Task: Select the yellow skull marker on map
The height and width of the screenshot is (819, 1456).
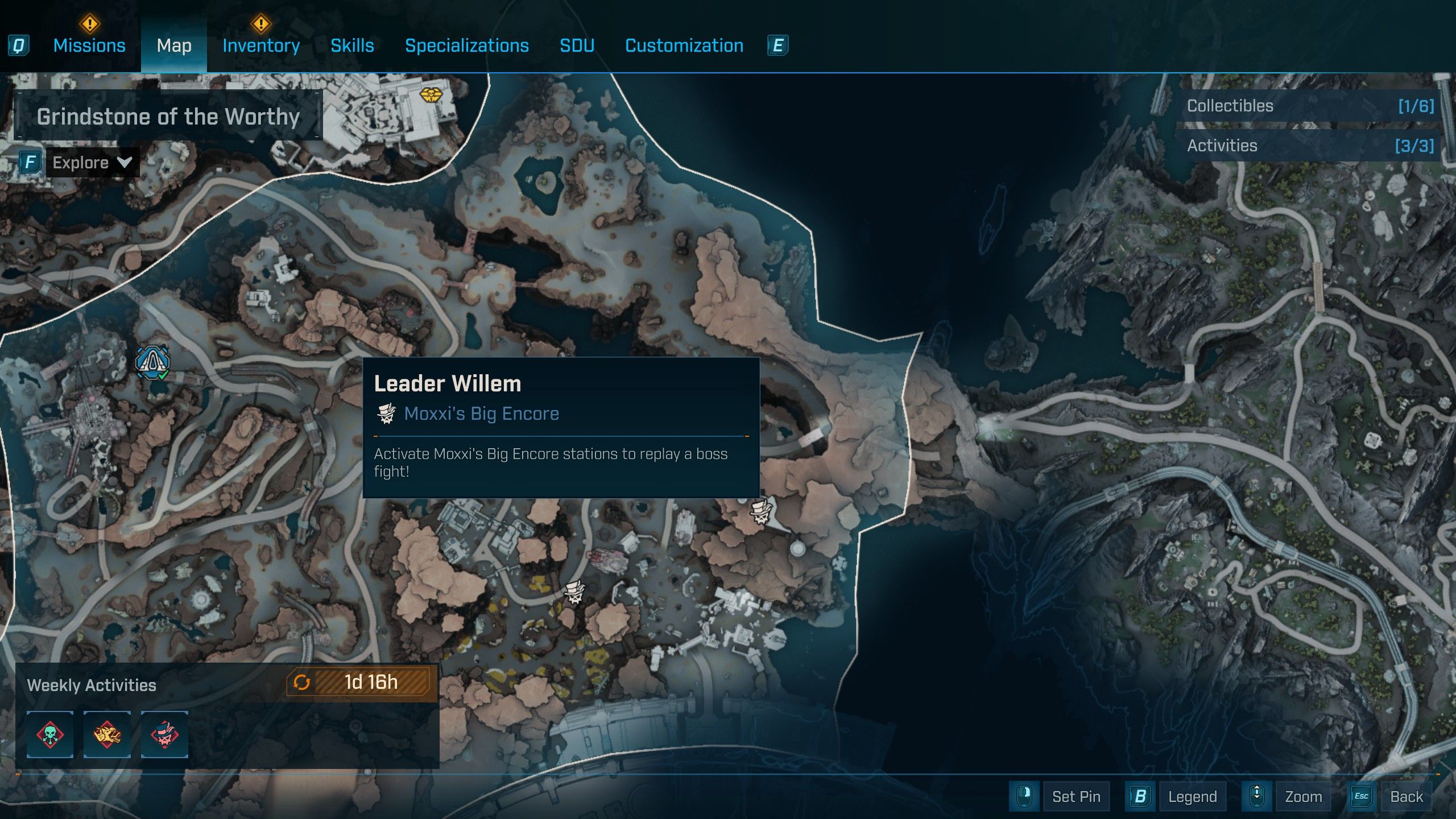Action: click(x=431, y=94)
